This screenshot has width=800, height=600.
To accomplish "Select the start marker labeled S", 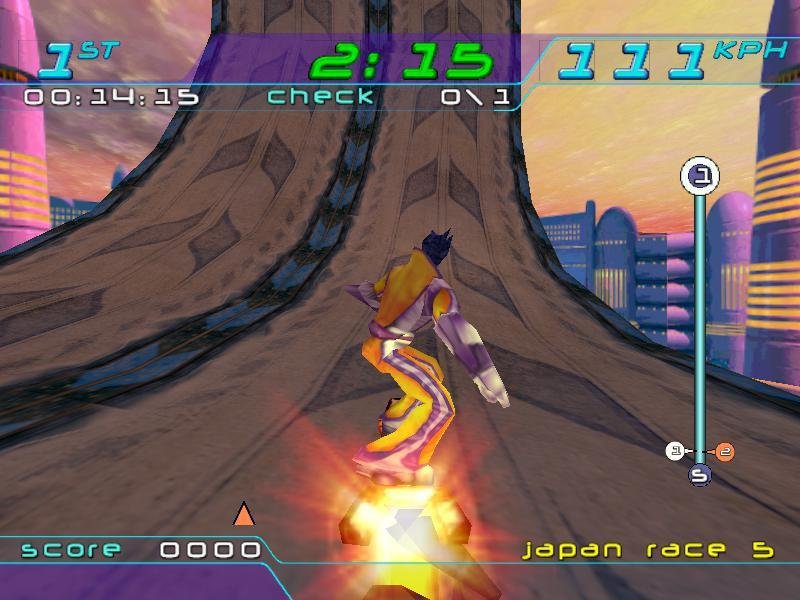I will pyautogui.click(x=700, y=476).
